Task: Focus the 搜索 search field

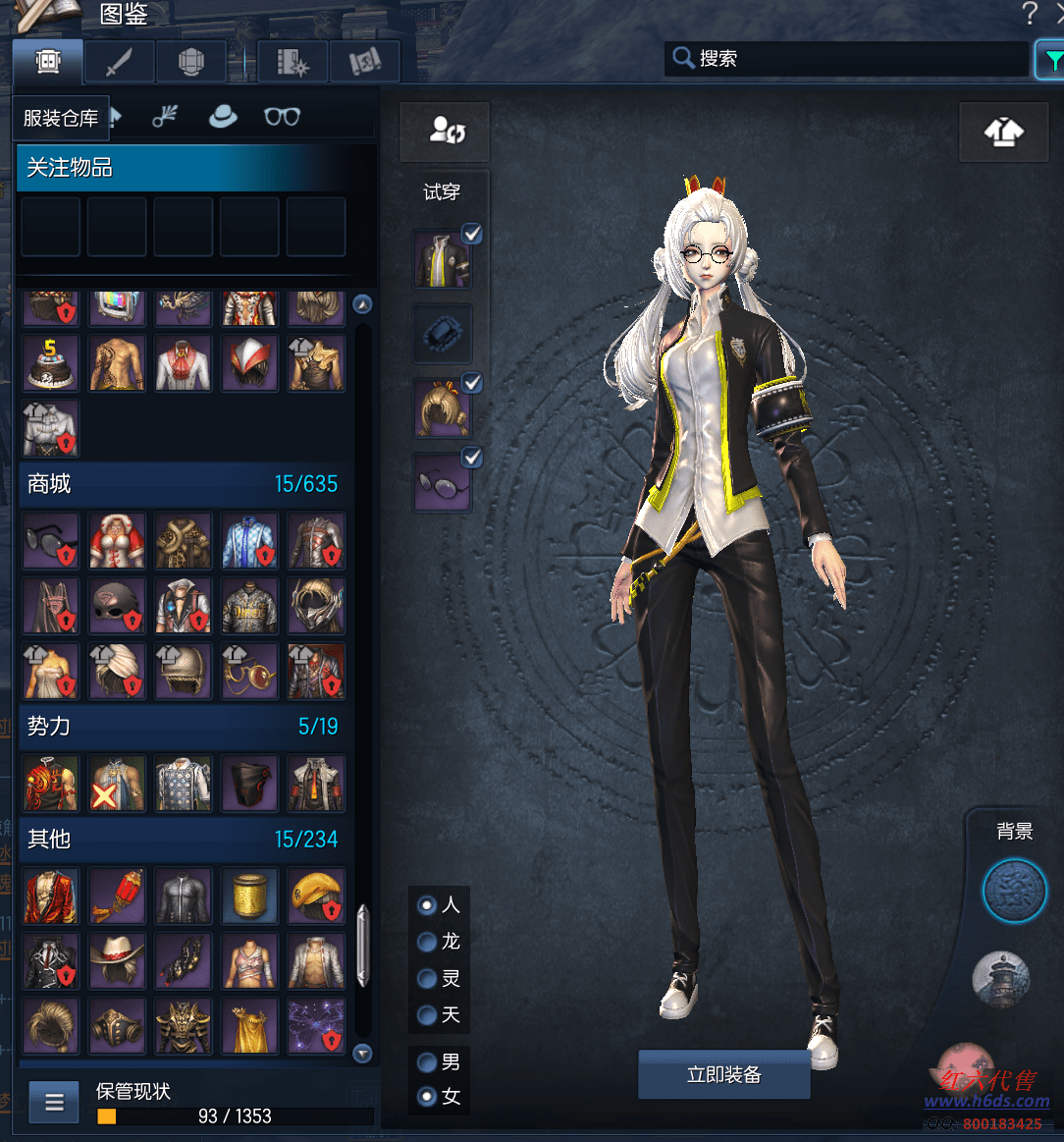Action: tap(854, 59)
